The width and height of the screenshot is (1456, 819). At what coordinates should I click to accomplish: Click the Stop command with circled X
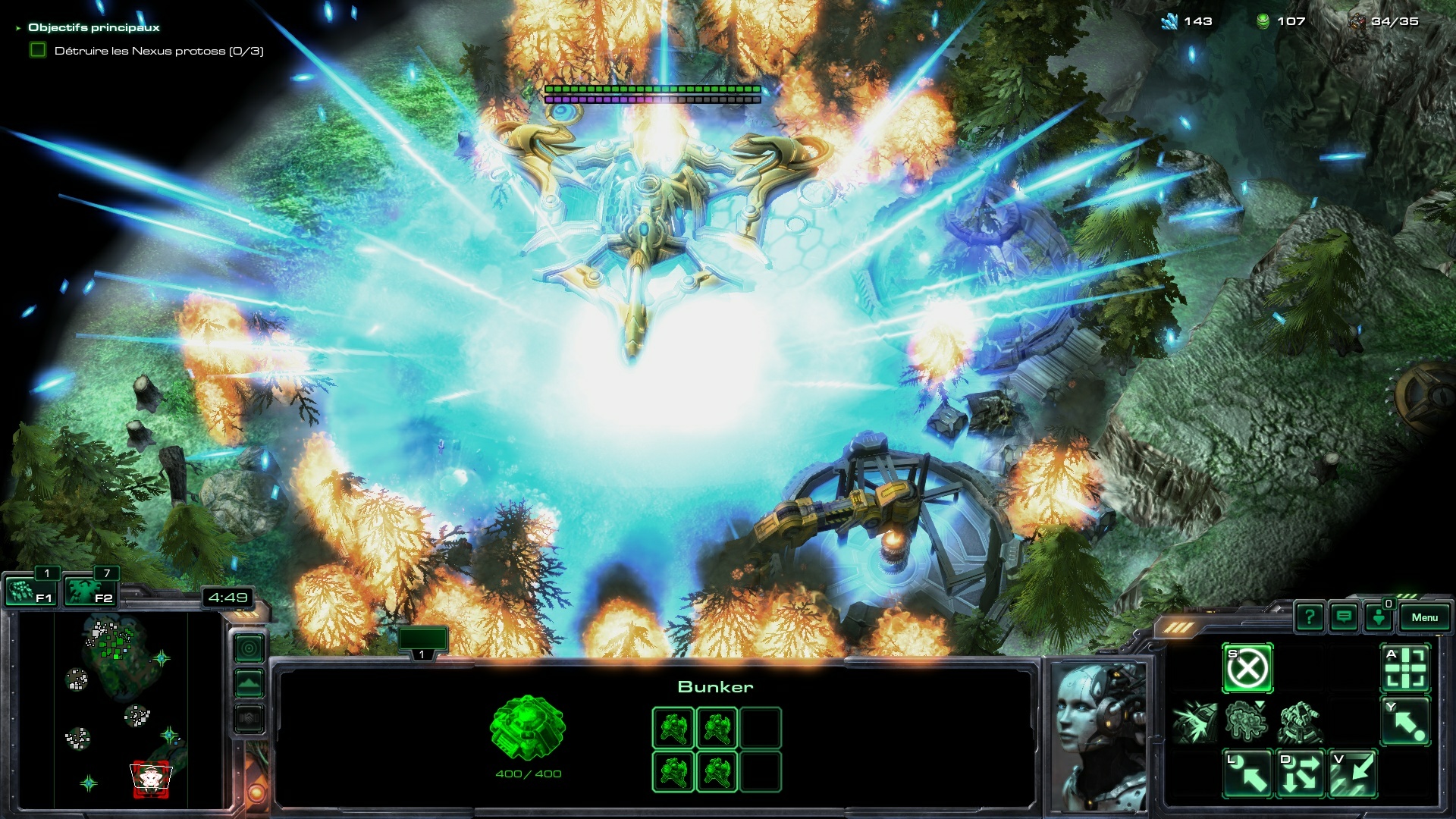[1247, 669]
